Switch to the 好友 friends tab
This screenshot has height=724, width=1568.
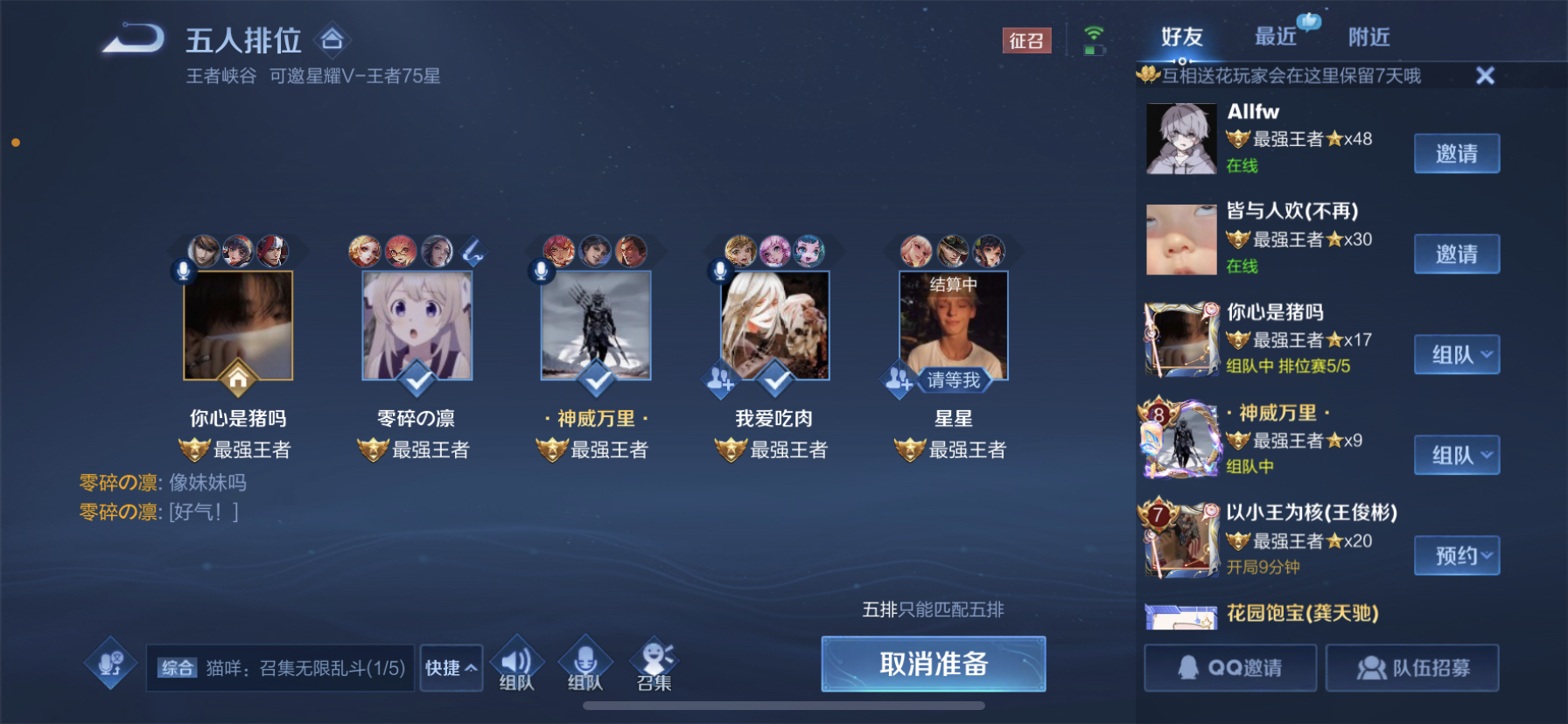1182,37
